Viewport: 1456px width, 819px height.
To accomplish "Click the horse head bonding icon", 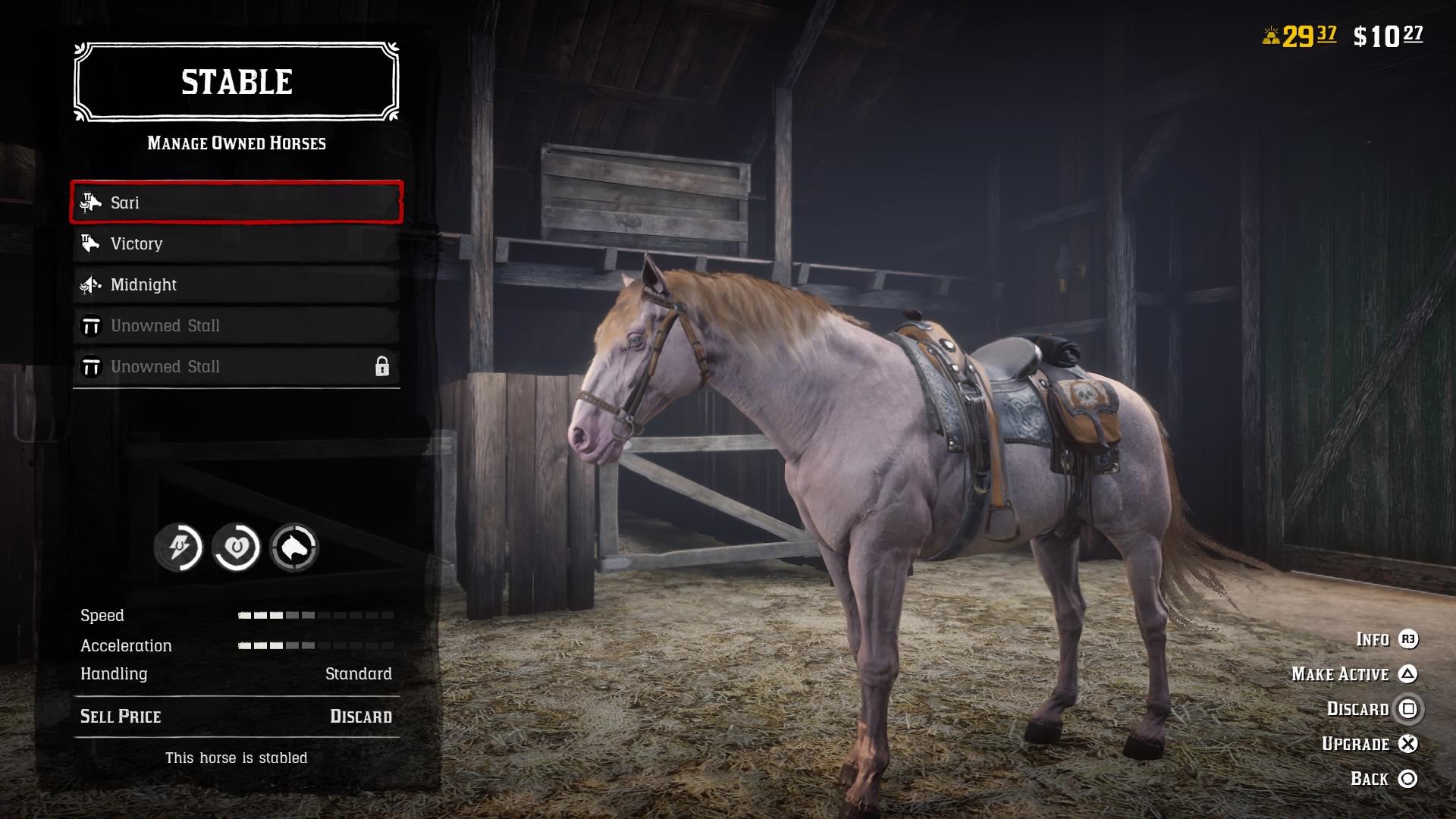I will (294, 546).
